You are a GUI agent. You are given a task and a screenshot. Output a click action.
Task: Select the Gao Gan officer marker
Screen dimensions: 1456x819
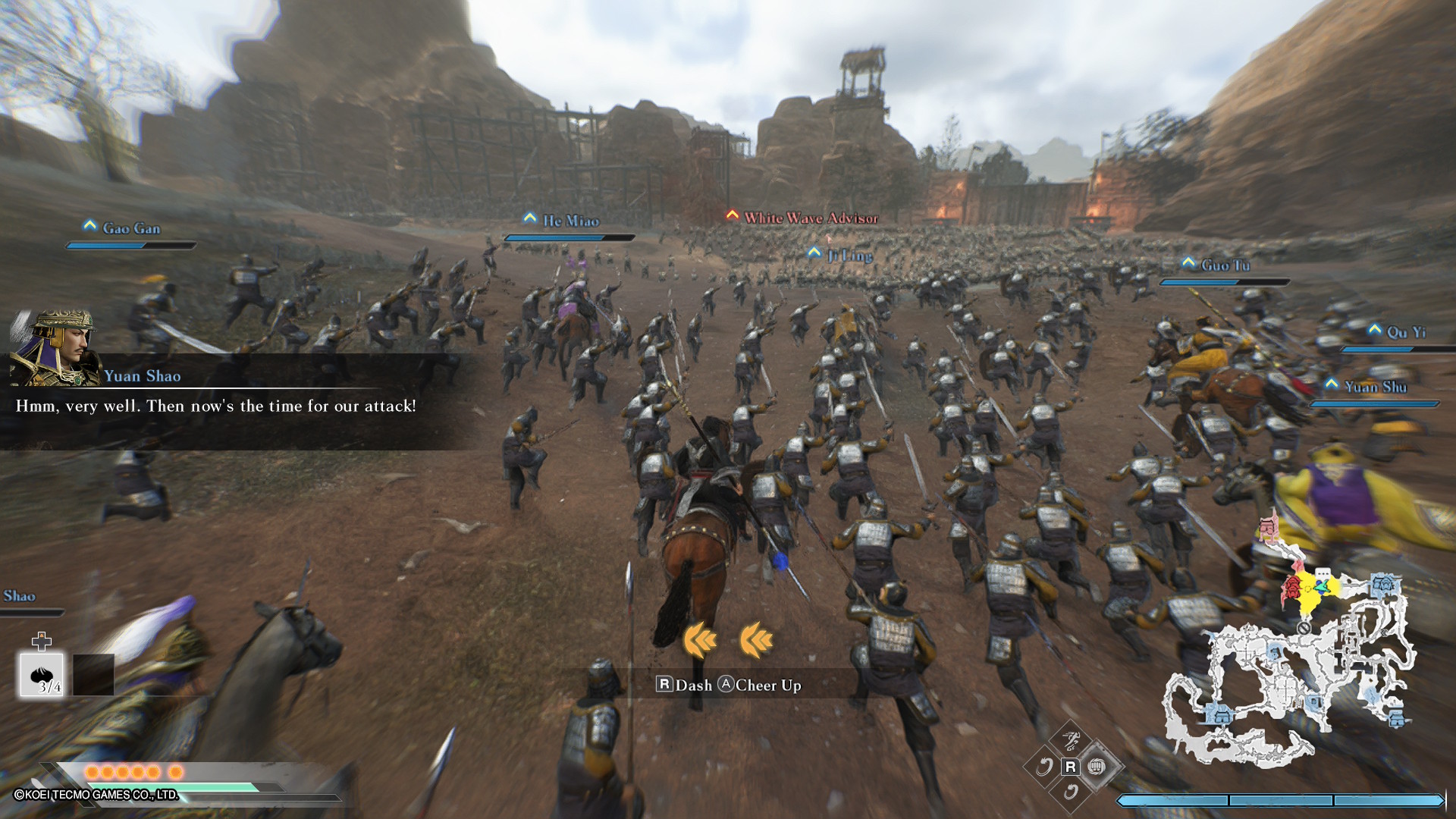point(130,228)
